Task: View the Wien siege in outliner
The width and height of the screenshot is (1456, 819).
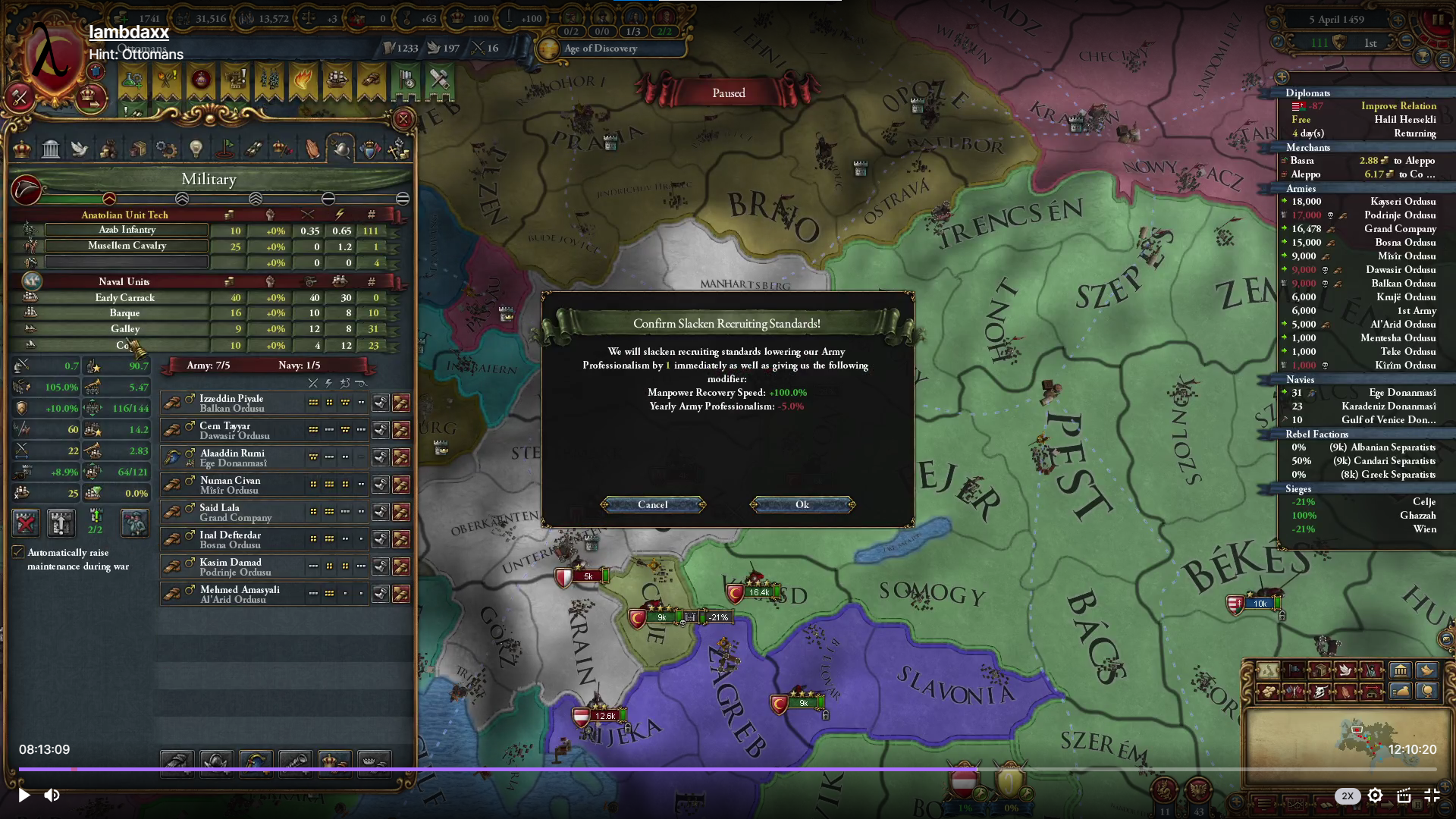Action: [x=1423, y=529]
